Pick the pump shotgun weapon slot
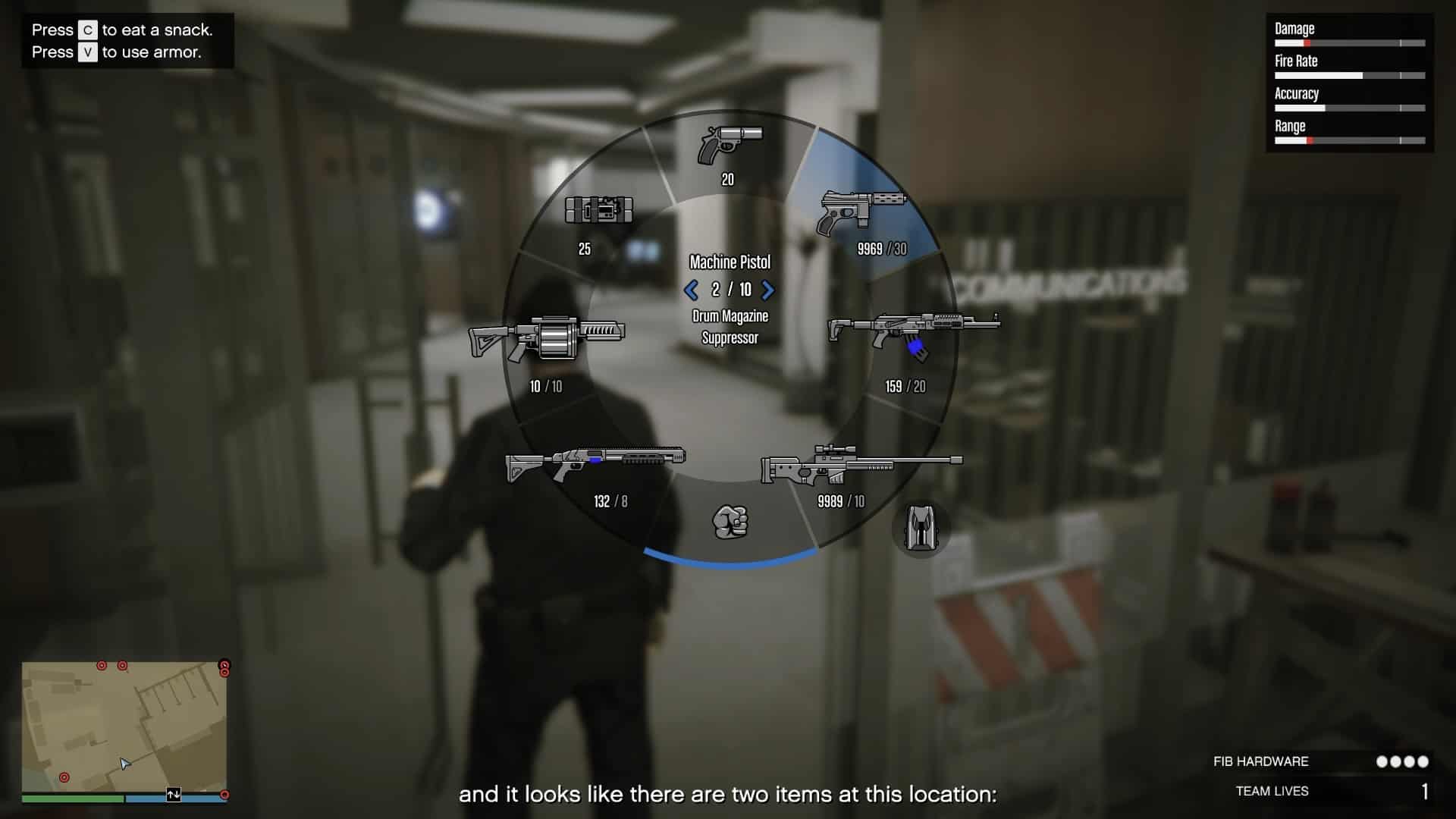 pyautogui.click(x=596, y=463)
